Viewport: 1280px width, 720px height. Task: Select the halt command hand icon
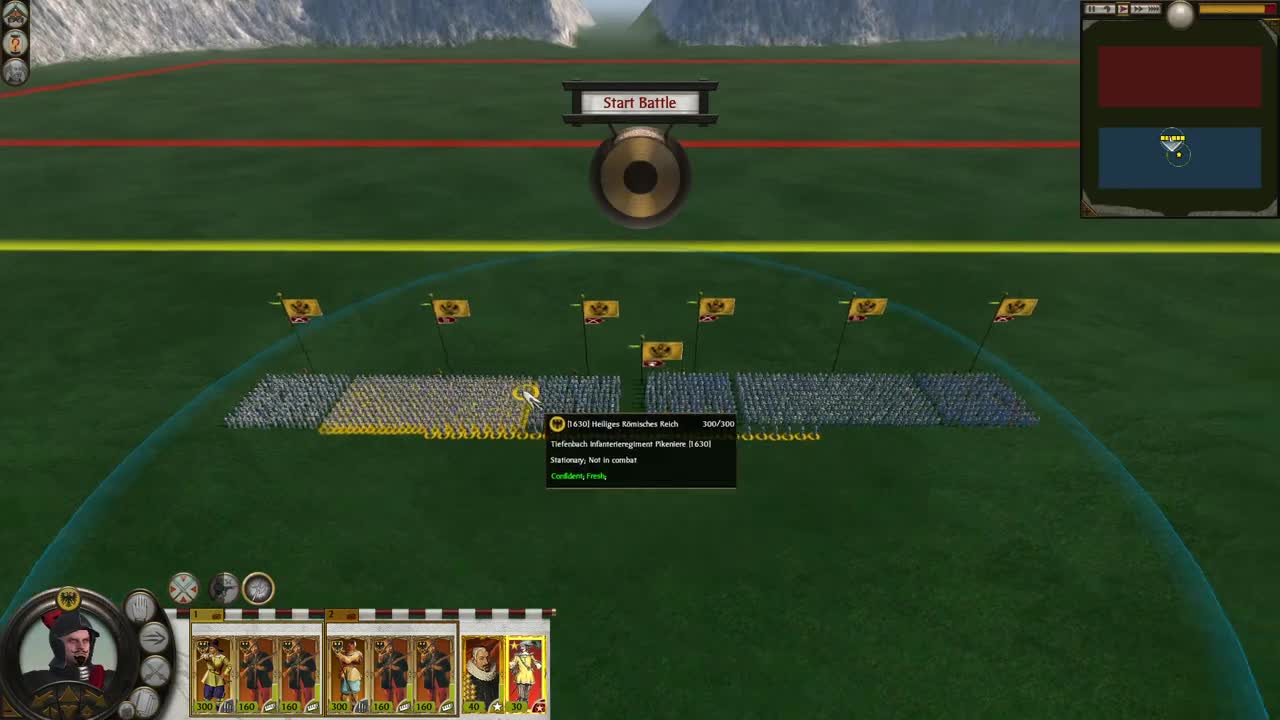point(141,606)
